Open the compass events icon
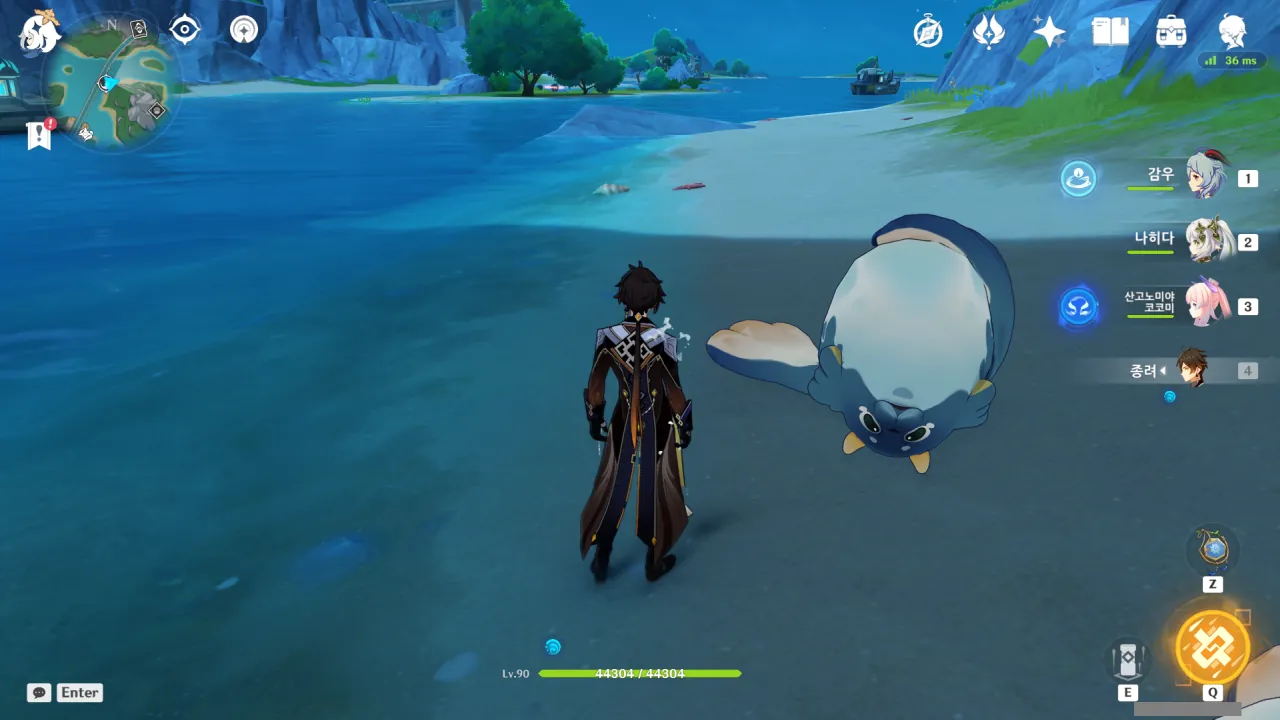 click(x=928, y=32)
